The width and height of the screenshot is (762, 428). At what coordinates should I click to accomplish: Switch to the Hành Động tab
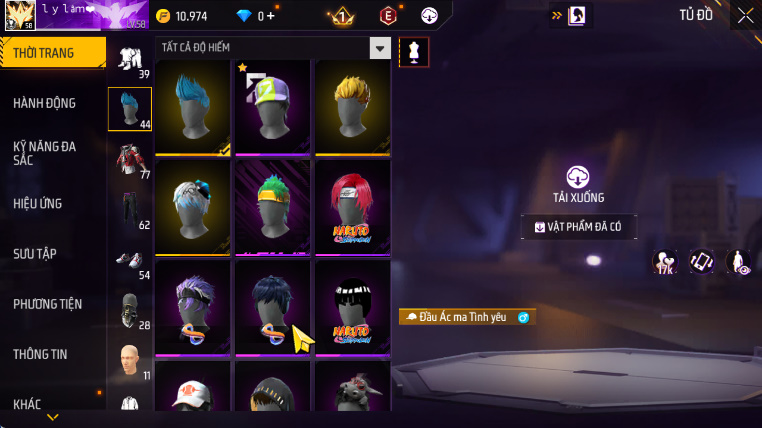45,103
